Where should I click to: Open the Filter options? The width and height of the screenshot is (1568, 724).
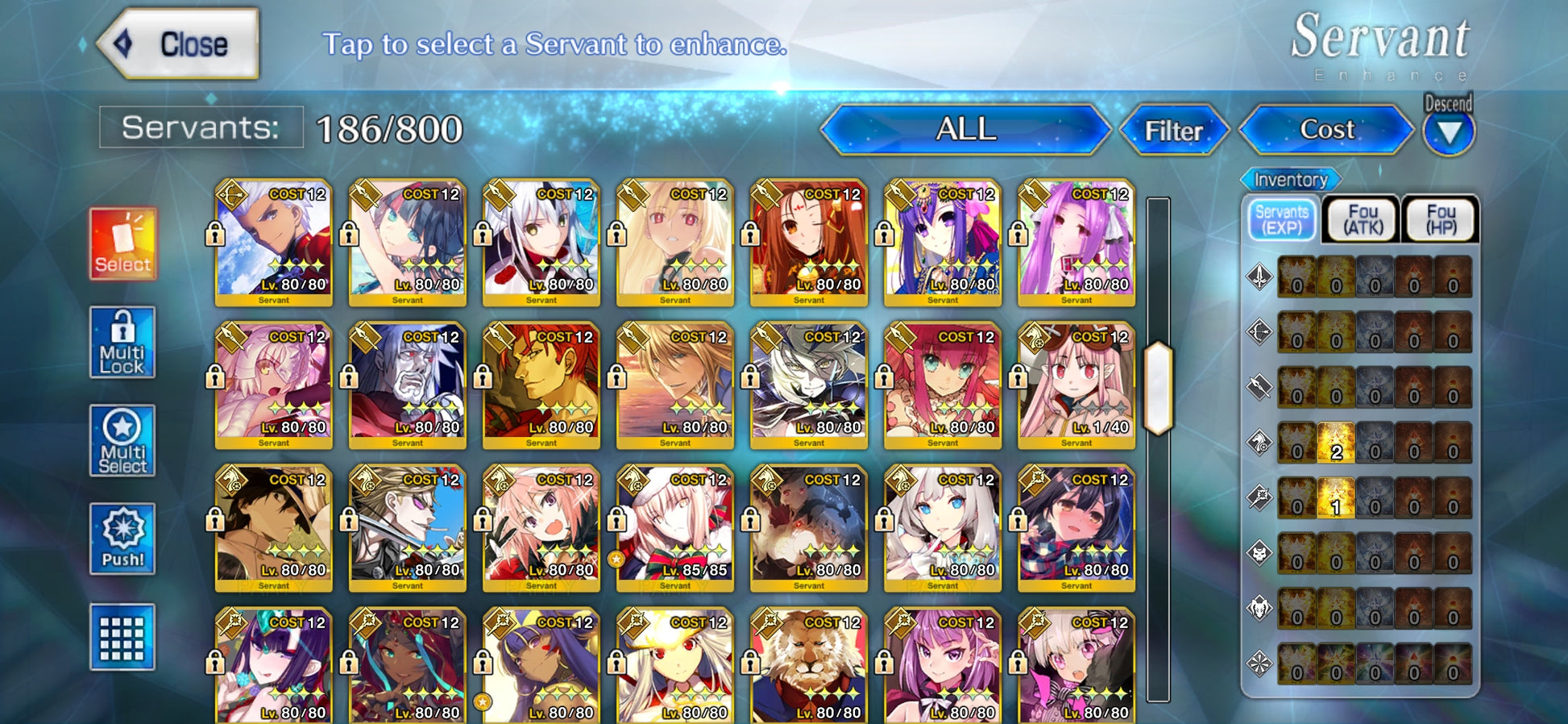(x=1173, y=131)
